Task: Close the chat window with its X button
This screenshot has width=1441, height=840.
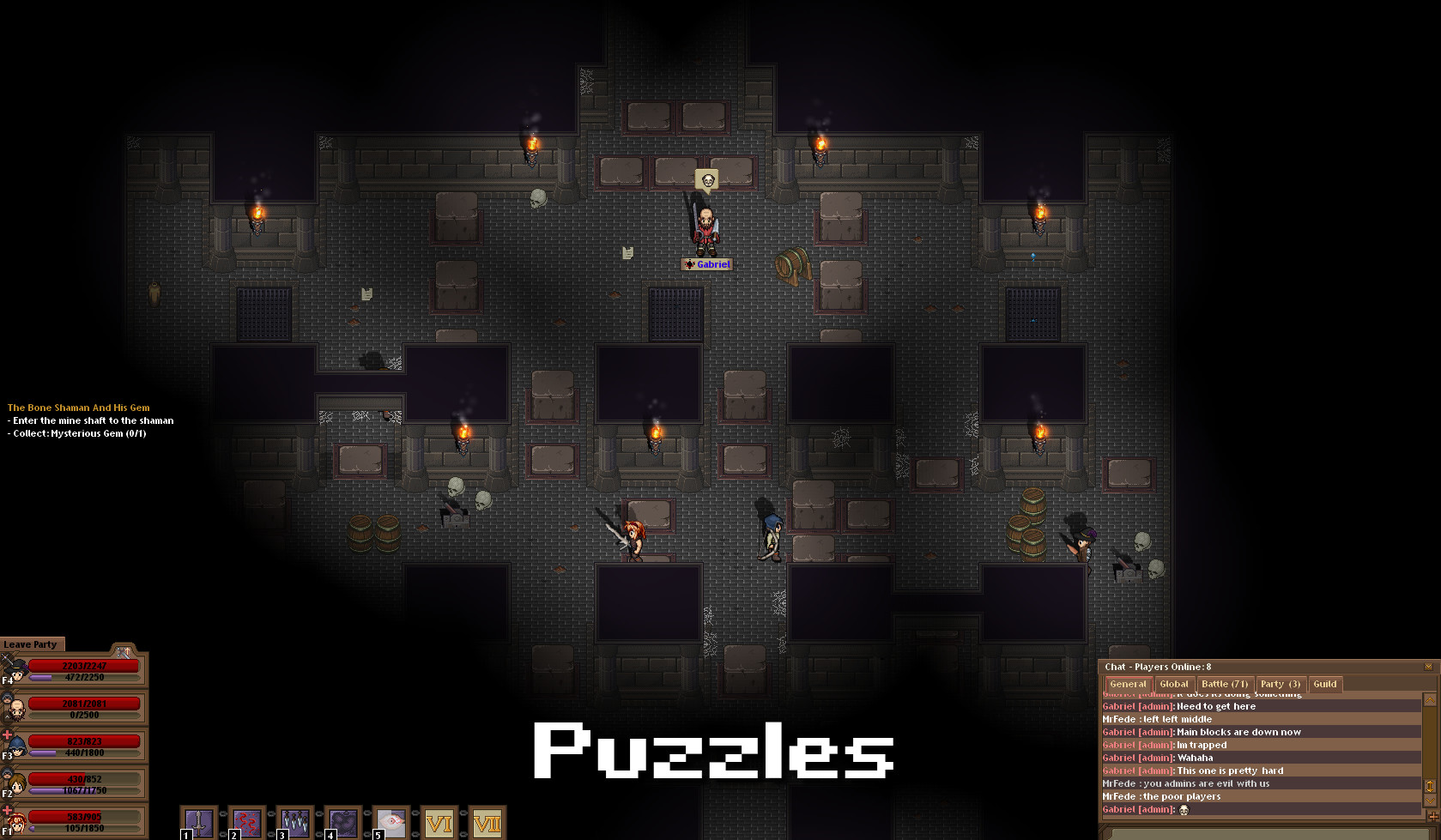Action: tap(1429, 667)
